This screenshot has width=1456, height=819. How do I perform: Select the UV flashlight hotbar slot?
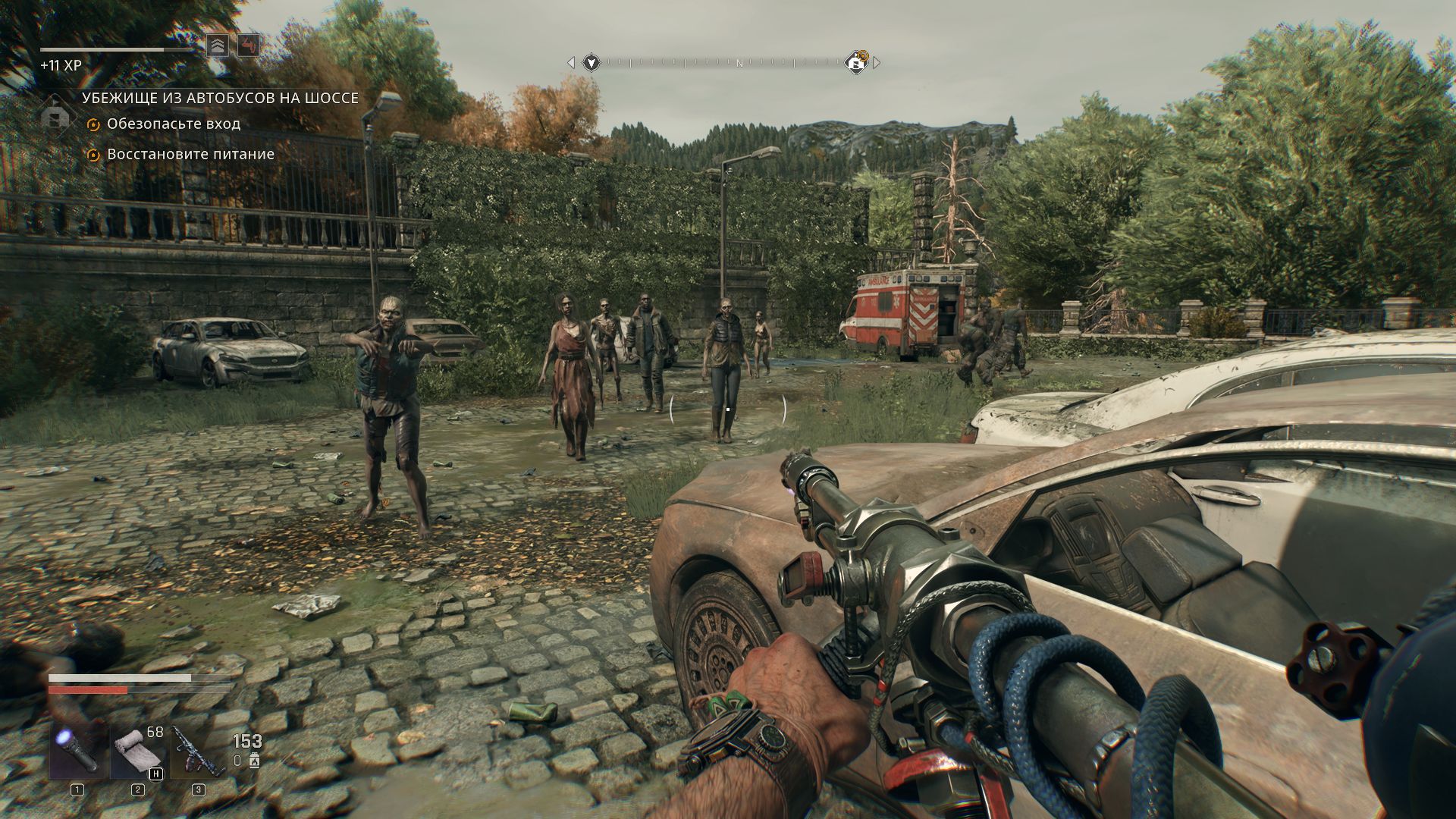click(79, 752)
